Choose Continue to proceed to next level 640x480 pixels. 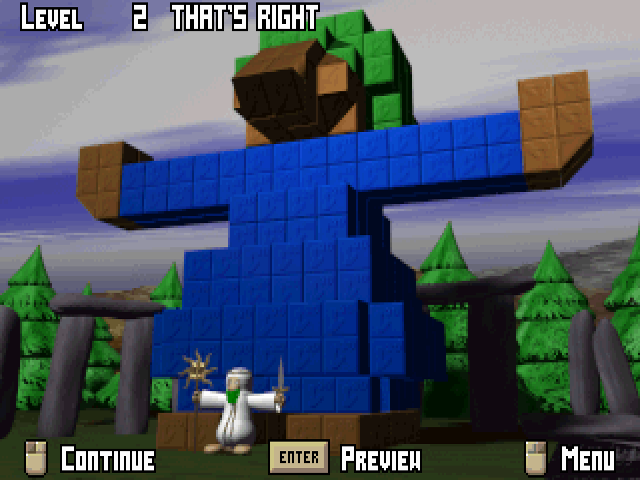tap(107, 459)
